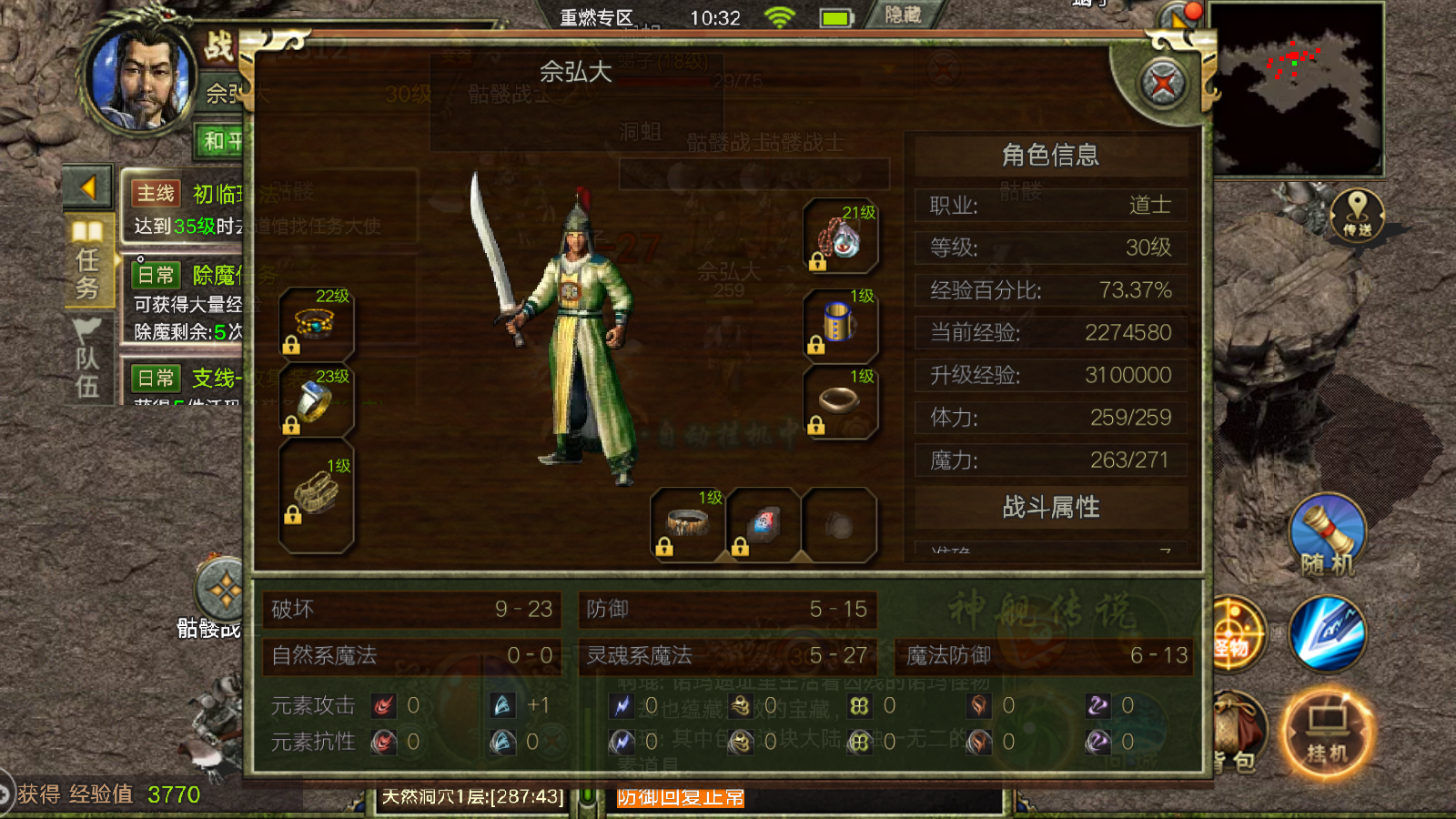This screenshot has width=1456, height=819.
Task: Collapse the quest tracker with the arrow
Action: click(x=88, y=187)
